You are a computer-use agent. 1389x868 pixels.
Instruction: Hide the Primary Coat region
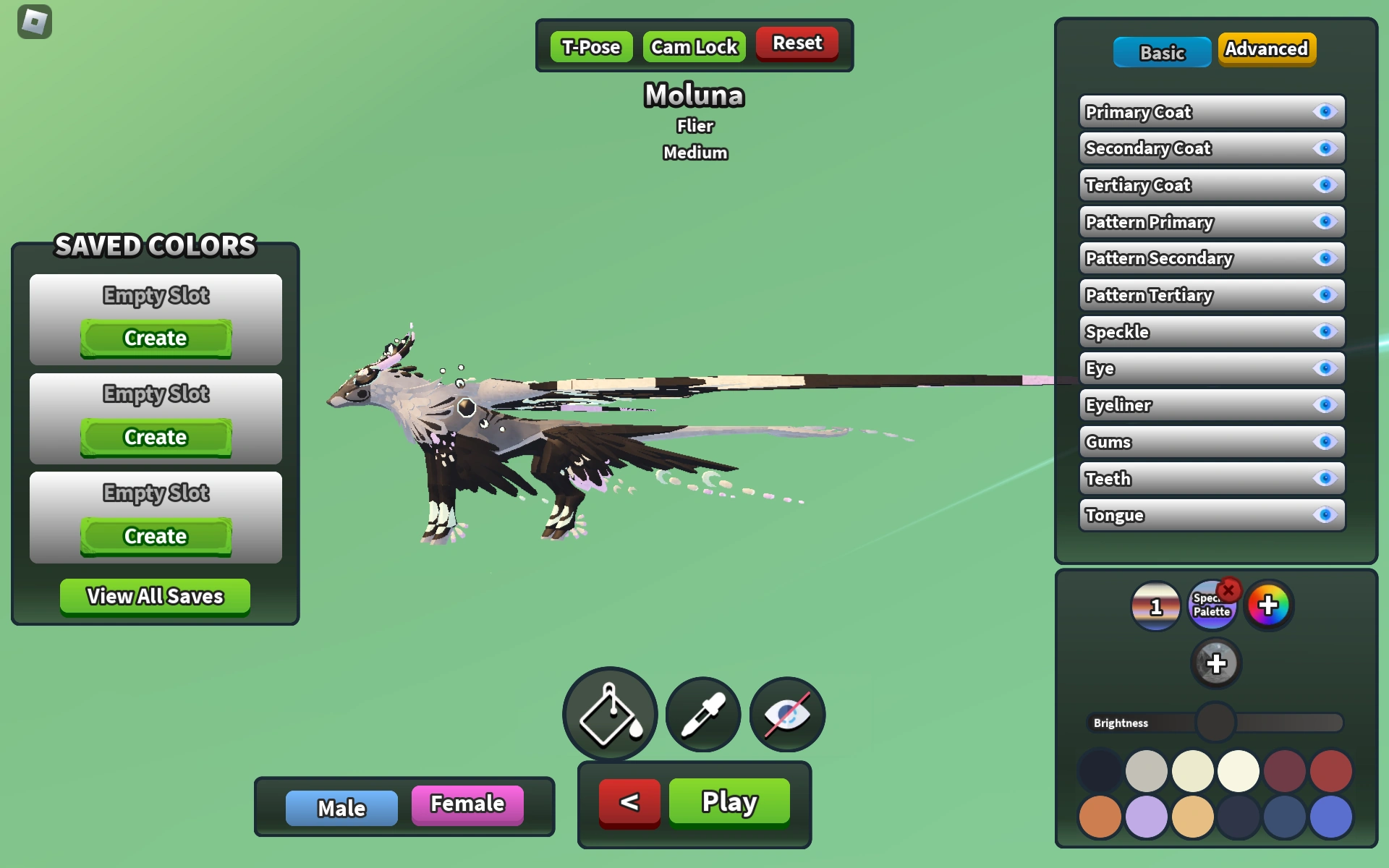pyautogui.click(x=1325, y=111)
